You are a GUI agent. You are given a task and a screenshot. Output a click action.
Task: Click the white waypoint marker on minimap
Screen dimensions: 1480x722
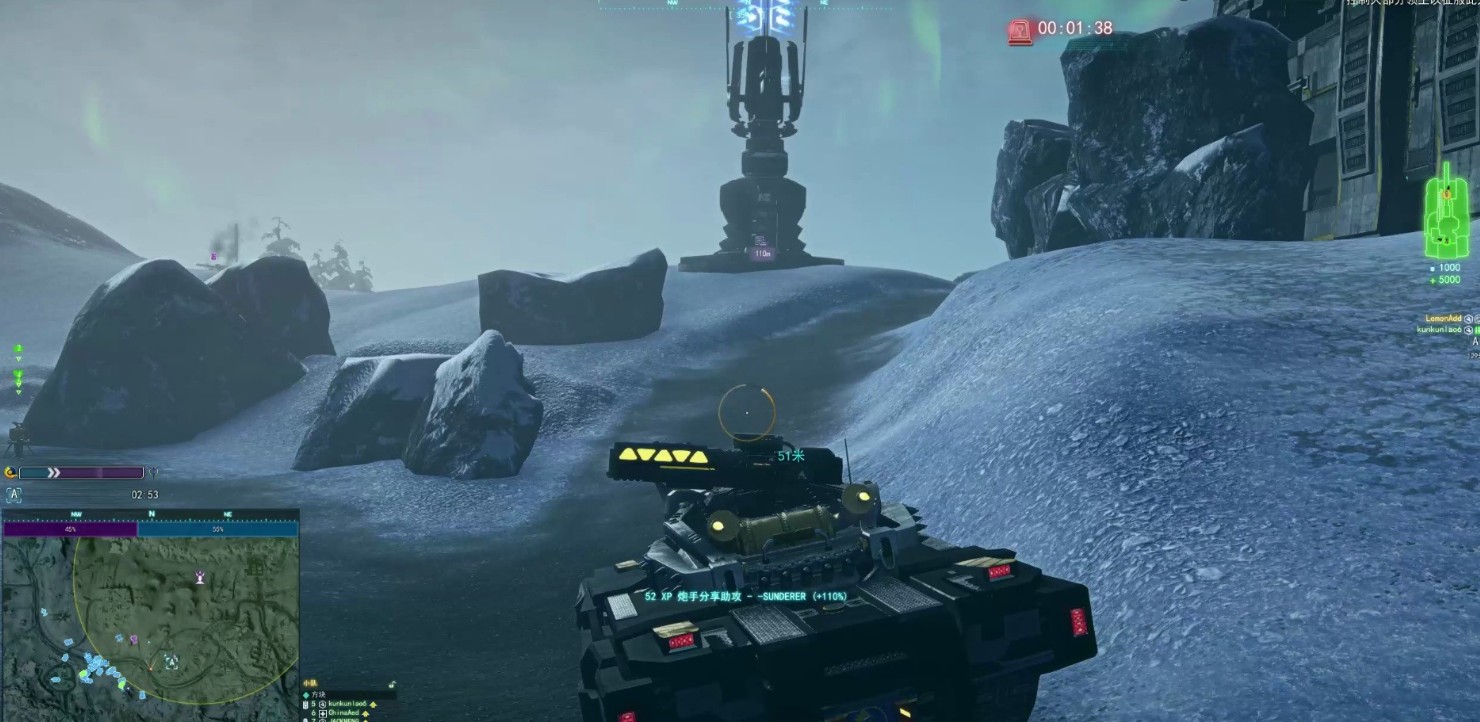[x=201, y=577]
